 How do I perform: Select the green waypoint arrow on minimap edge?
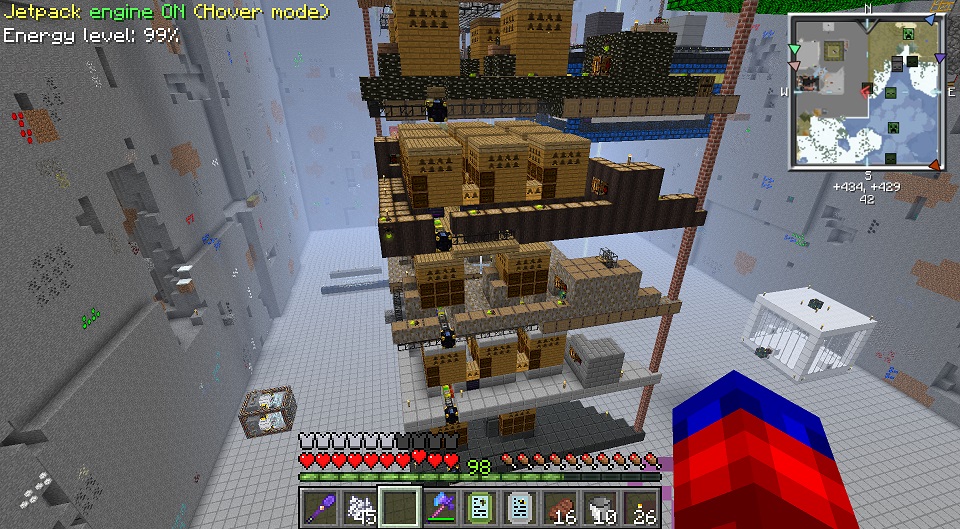pyautogui.click(x=795, y=49)
